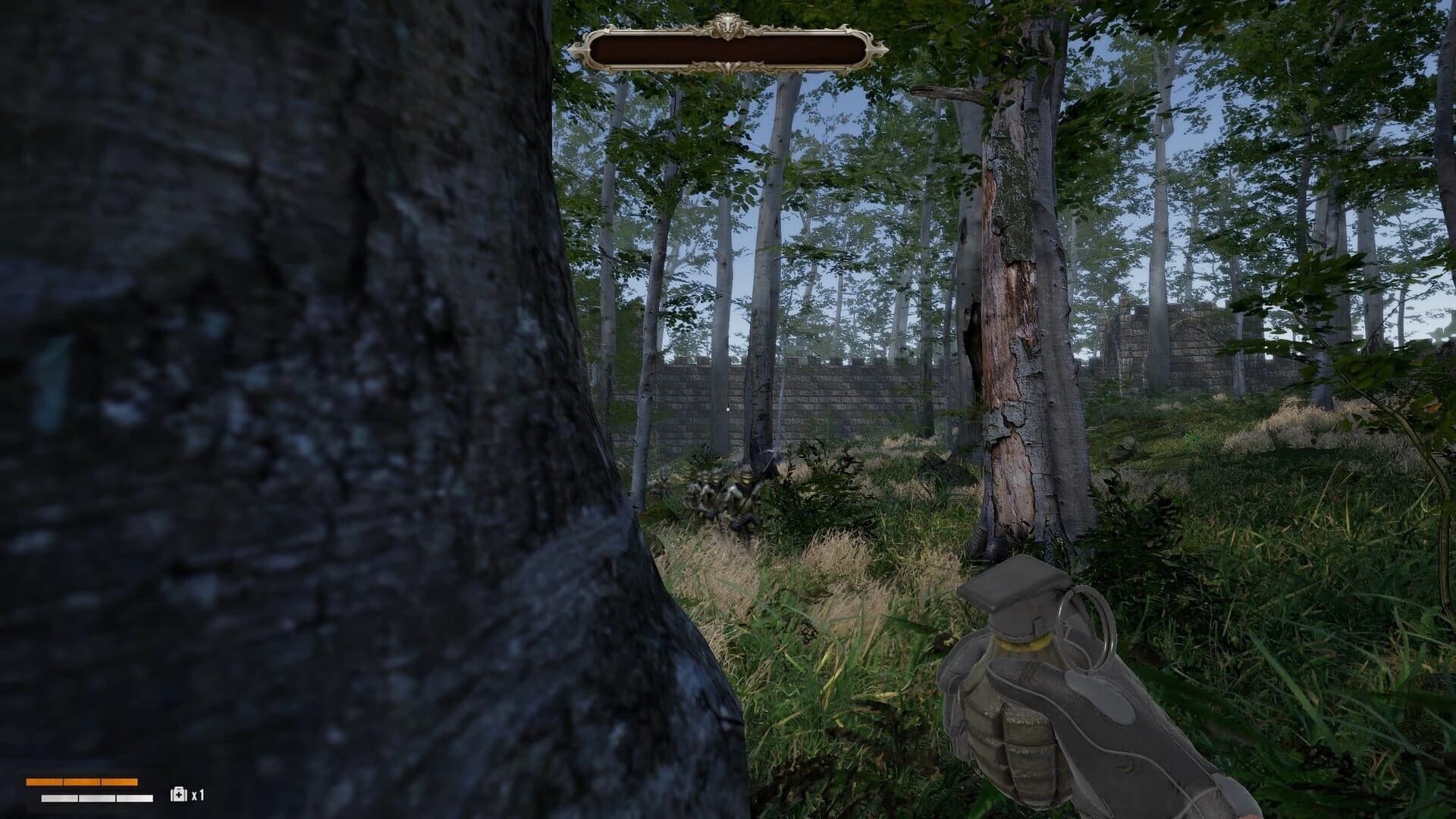Click the white health bar
Image resolution: width=1456 pixels, height=819 pixels.
pos(96,798)
